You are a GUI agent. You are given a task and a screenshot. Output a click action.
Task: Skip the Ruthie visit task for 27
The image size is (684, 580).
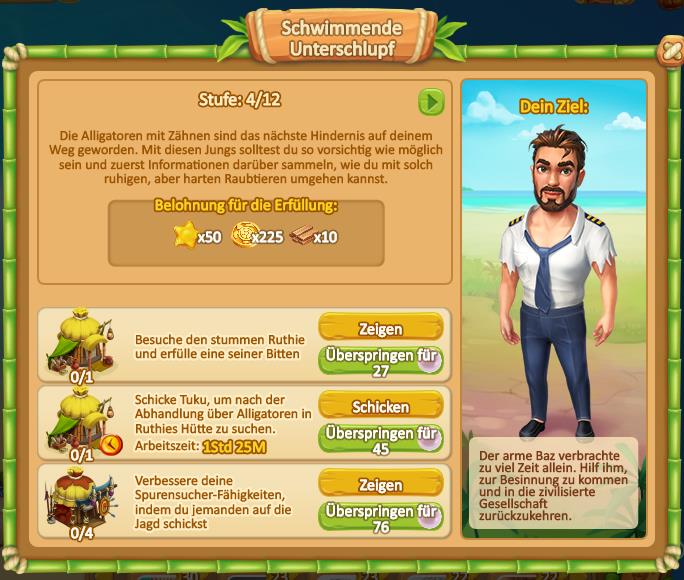coord(380,361)
